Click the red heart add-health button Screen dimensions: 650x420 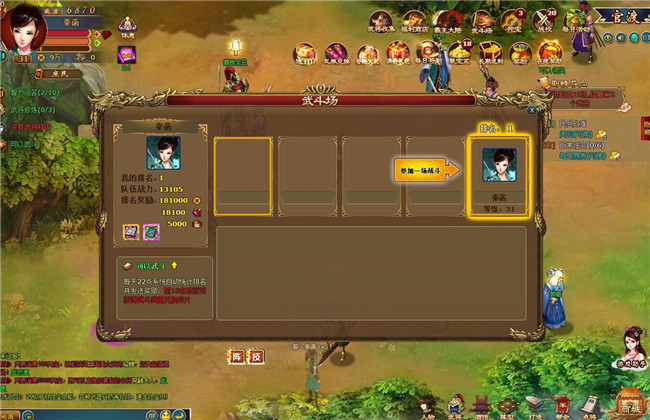click(107, 35)
